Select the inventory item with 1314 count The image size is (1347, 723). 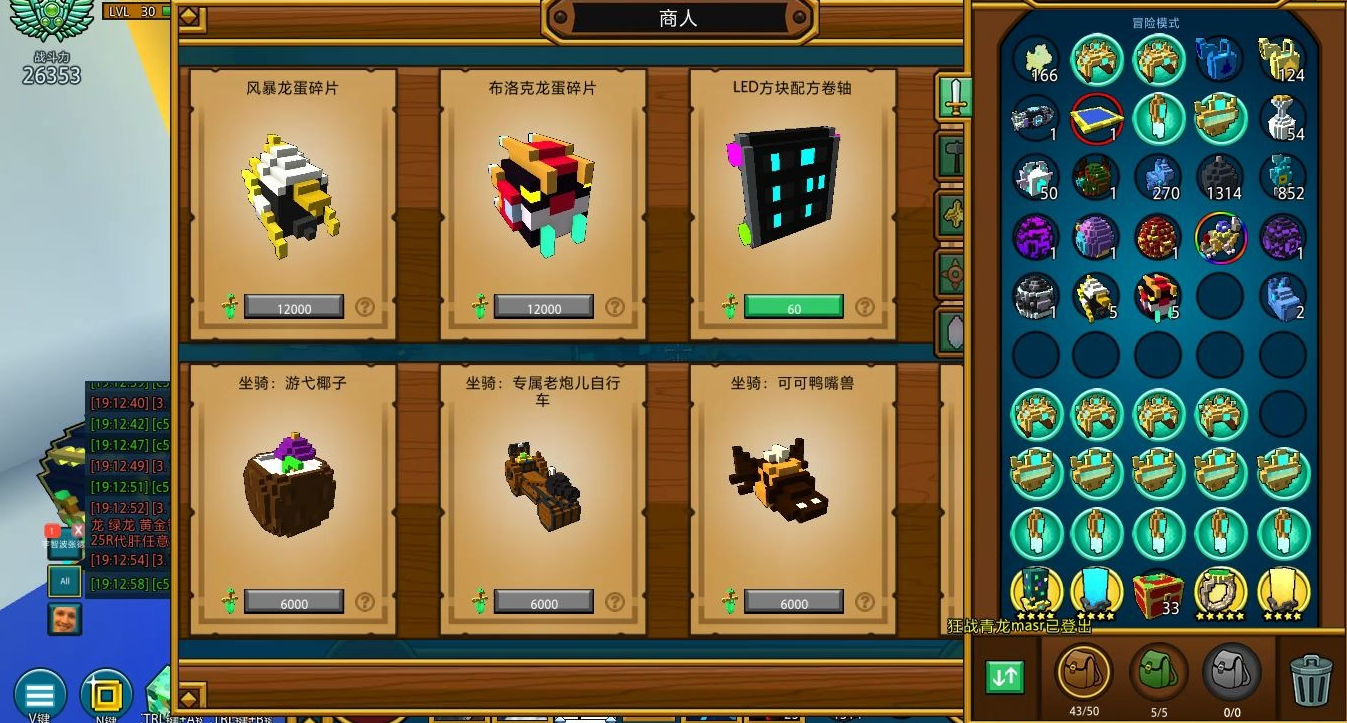click(x=1220, y=177)
